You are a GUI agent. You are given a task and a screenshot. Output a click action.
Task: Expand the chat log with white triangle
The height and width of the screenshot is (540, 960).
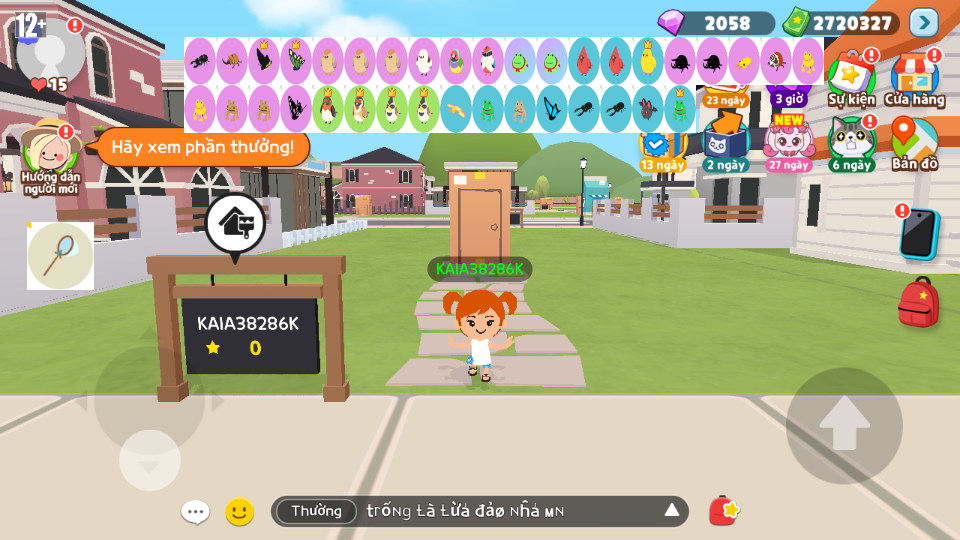click(x=672, y=511)
